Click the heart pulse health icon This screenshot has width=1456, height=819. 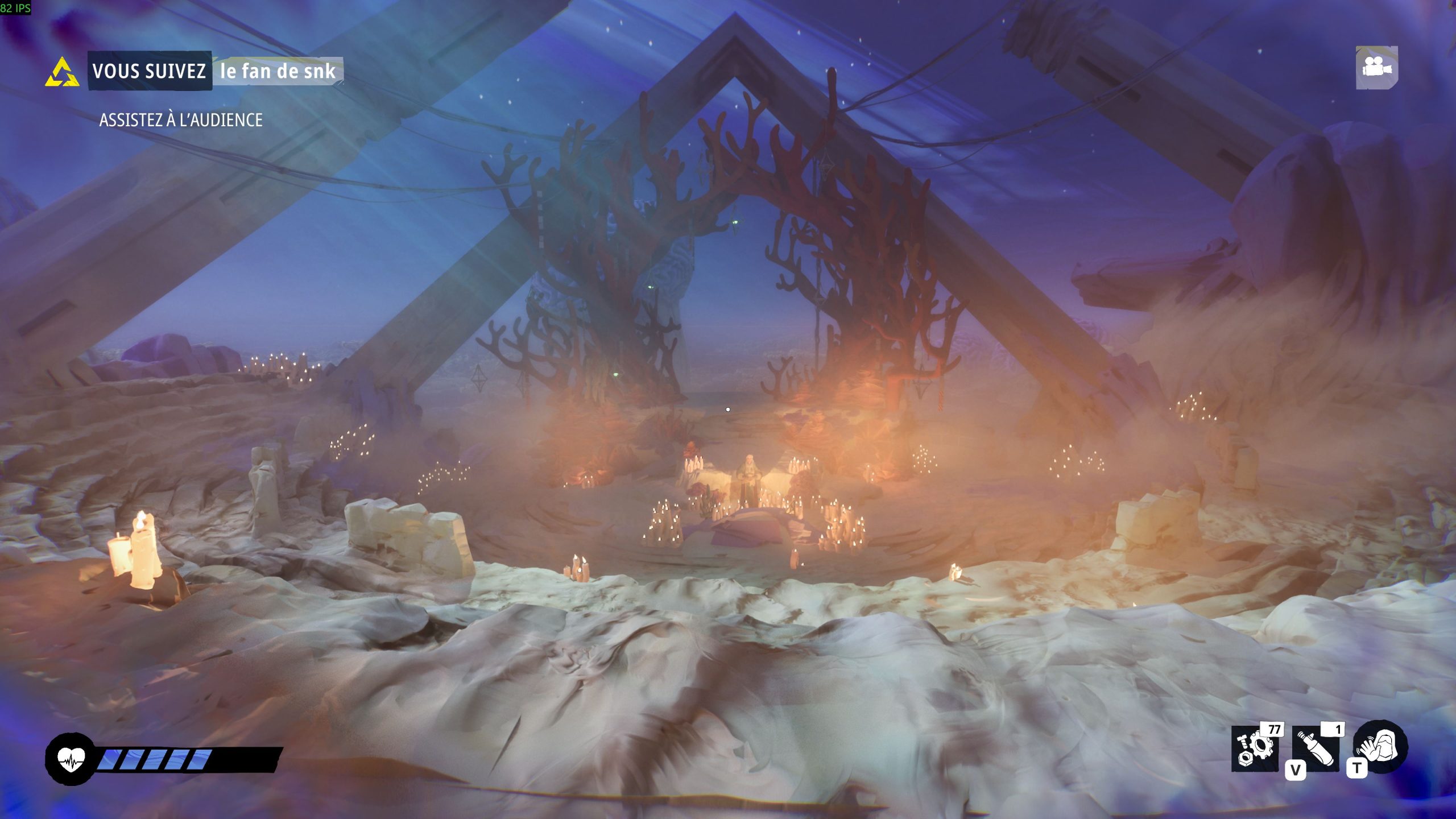(69, 758)
